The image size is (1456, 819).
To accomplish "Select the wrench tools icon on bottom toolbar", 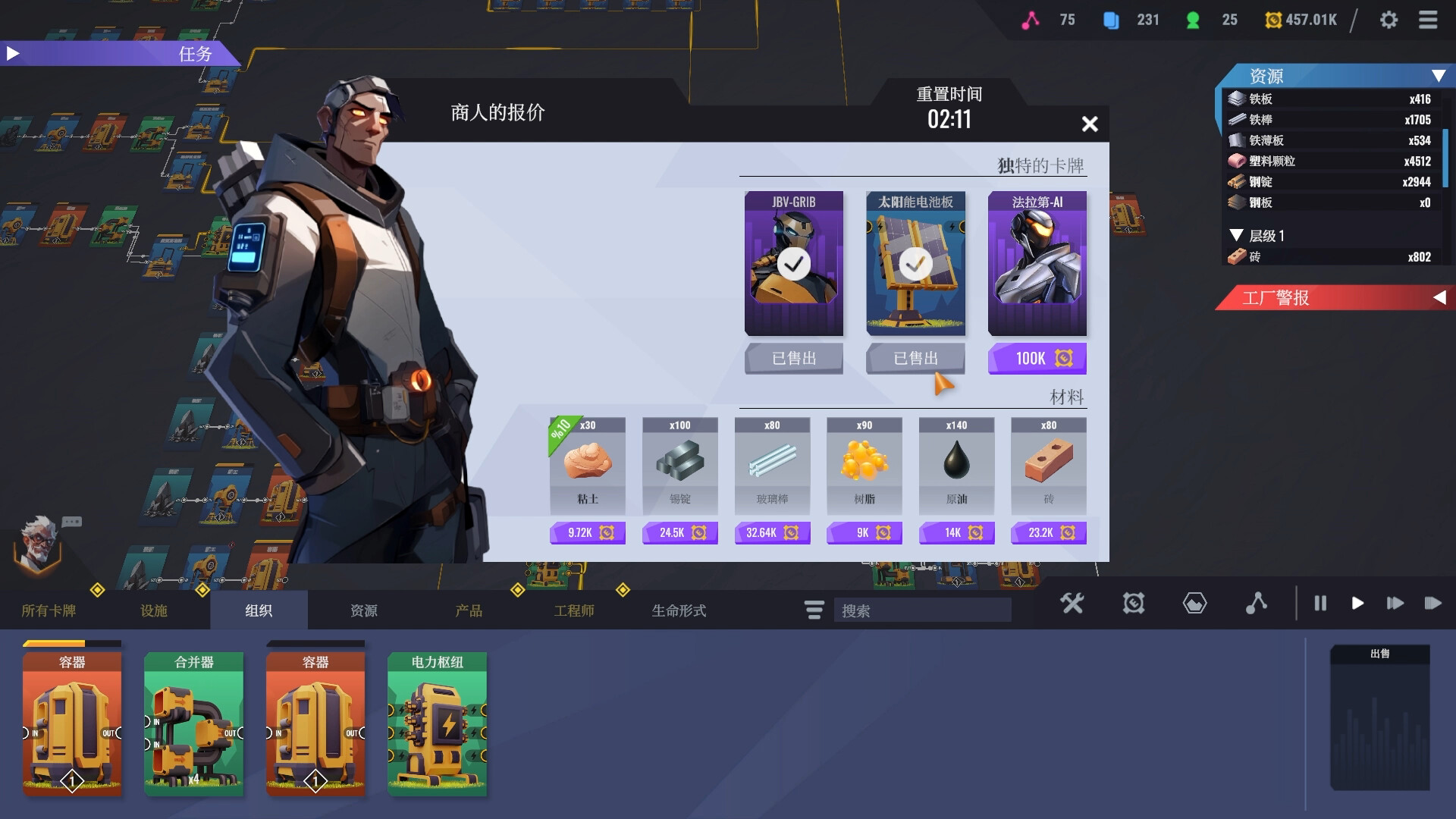I will click(1072, 604).
